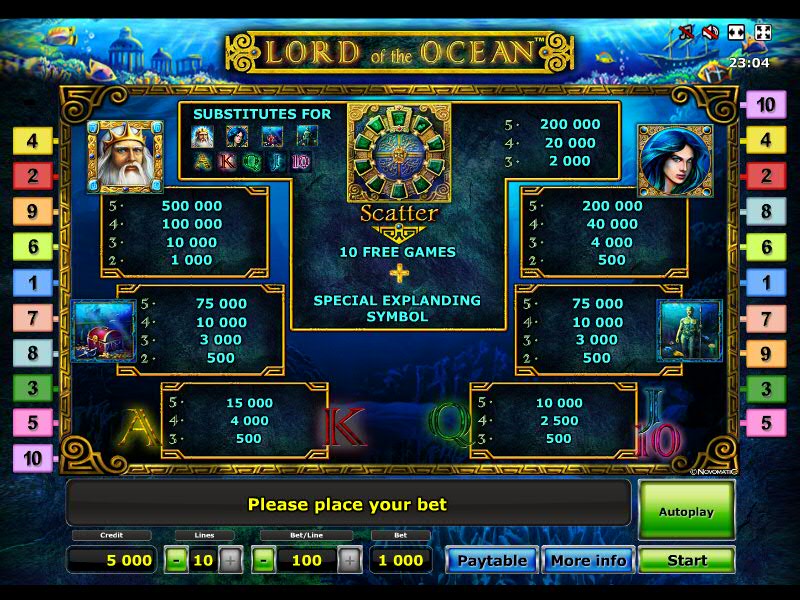
Task: Toggle the muted music note icon
Action: pyautogui.click(x=687, y=32)
